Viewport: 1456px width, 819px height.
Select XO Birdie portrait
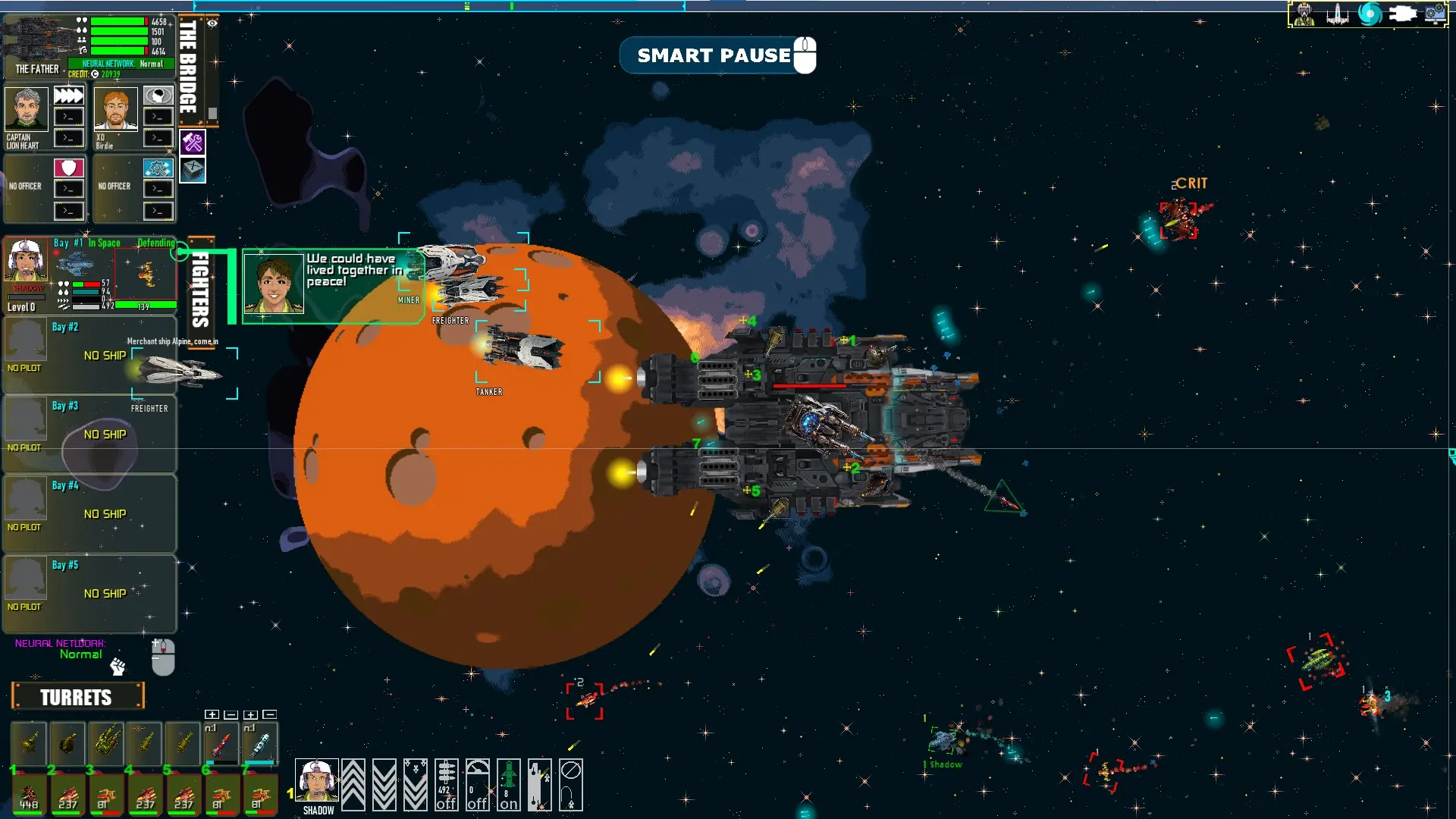[115, 109]
